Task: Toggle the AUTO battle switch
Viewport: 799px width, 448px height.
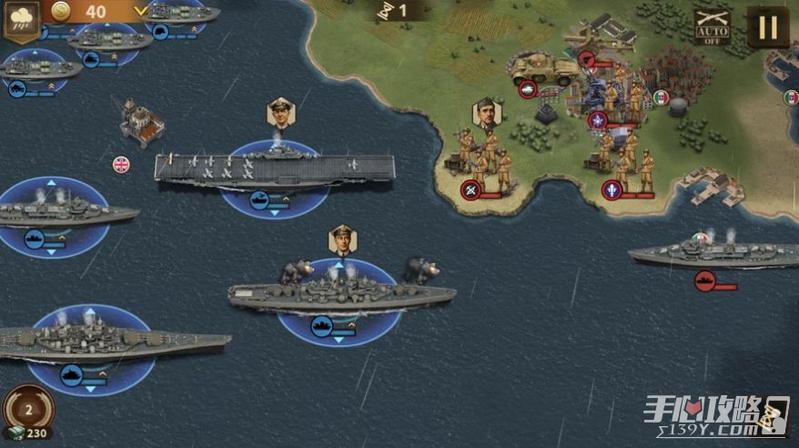Action: [711, 27]
